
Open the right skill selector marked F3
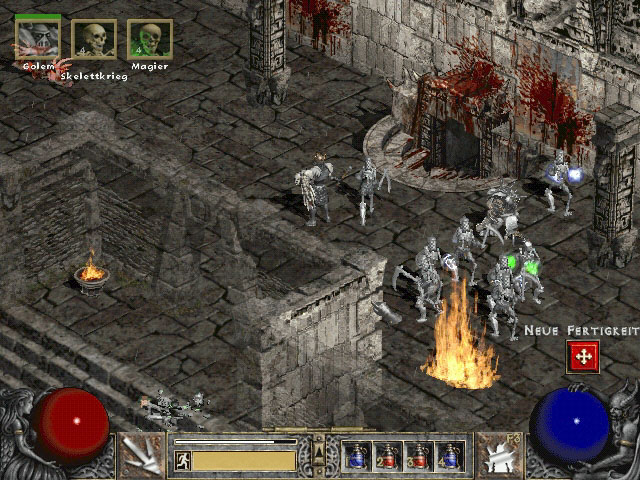point(498,454)
